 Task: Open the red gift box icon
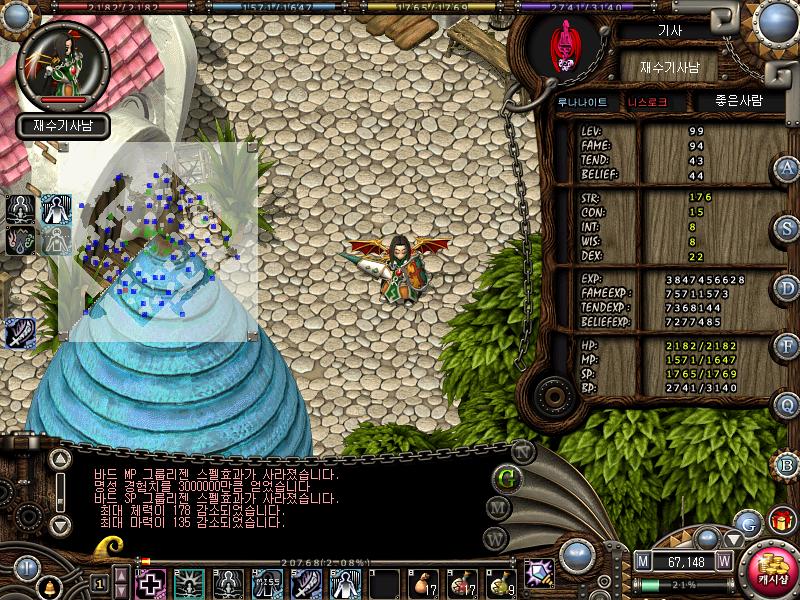click(x=781, y=520)
